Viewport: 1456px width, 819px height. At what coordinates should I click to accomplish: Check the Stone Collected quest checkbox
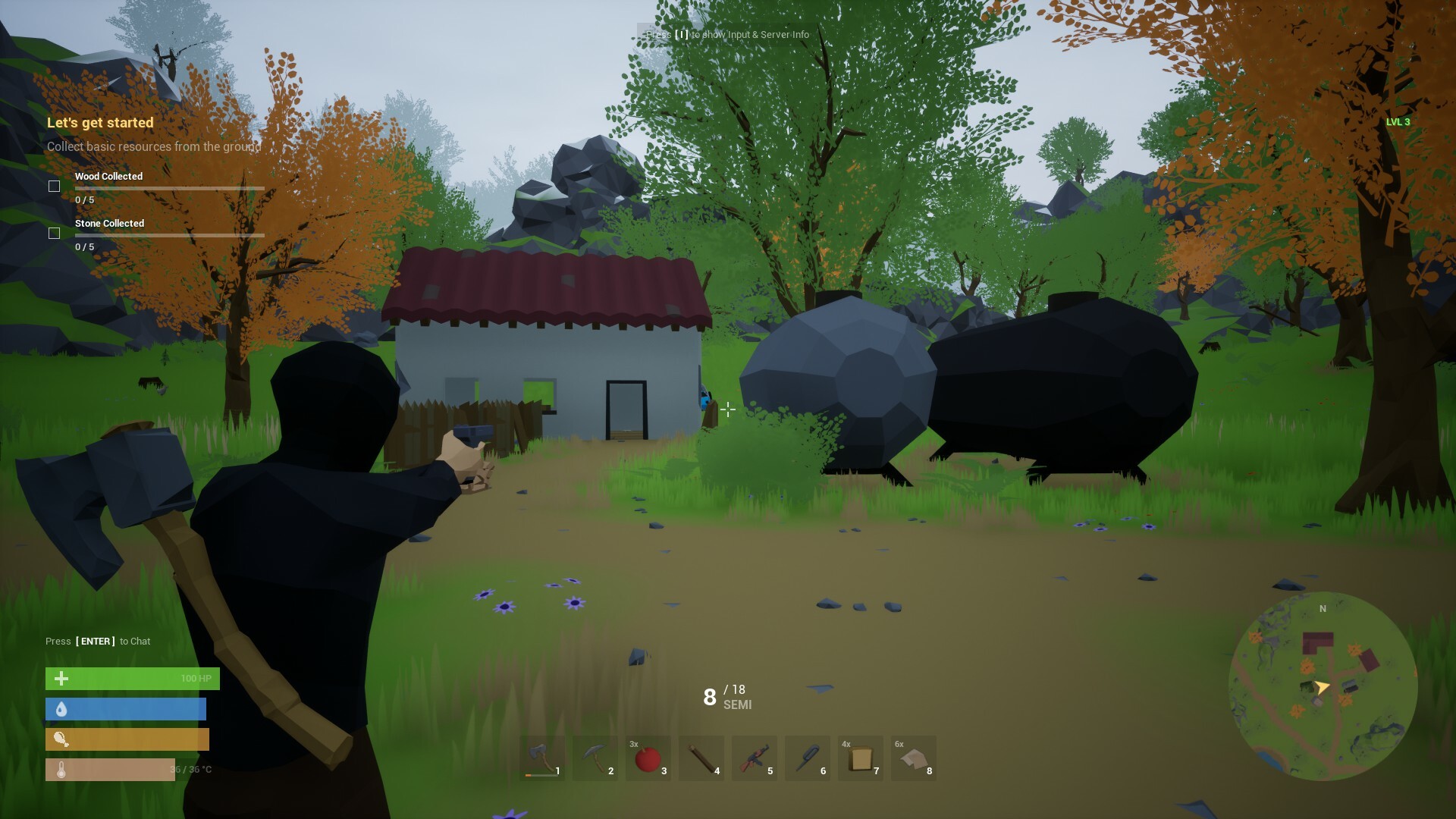[x=54, y=233]
